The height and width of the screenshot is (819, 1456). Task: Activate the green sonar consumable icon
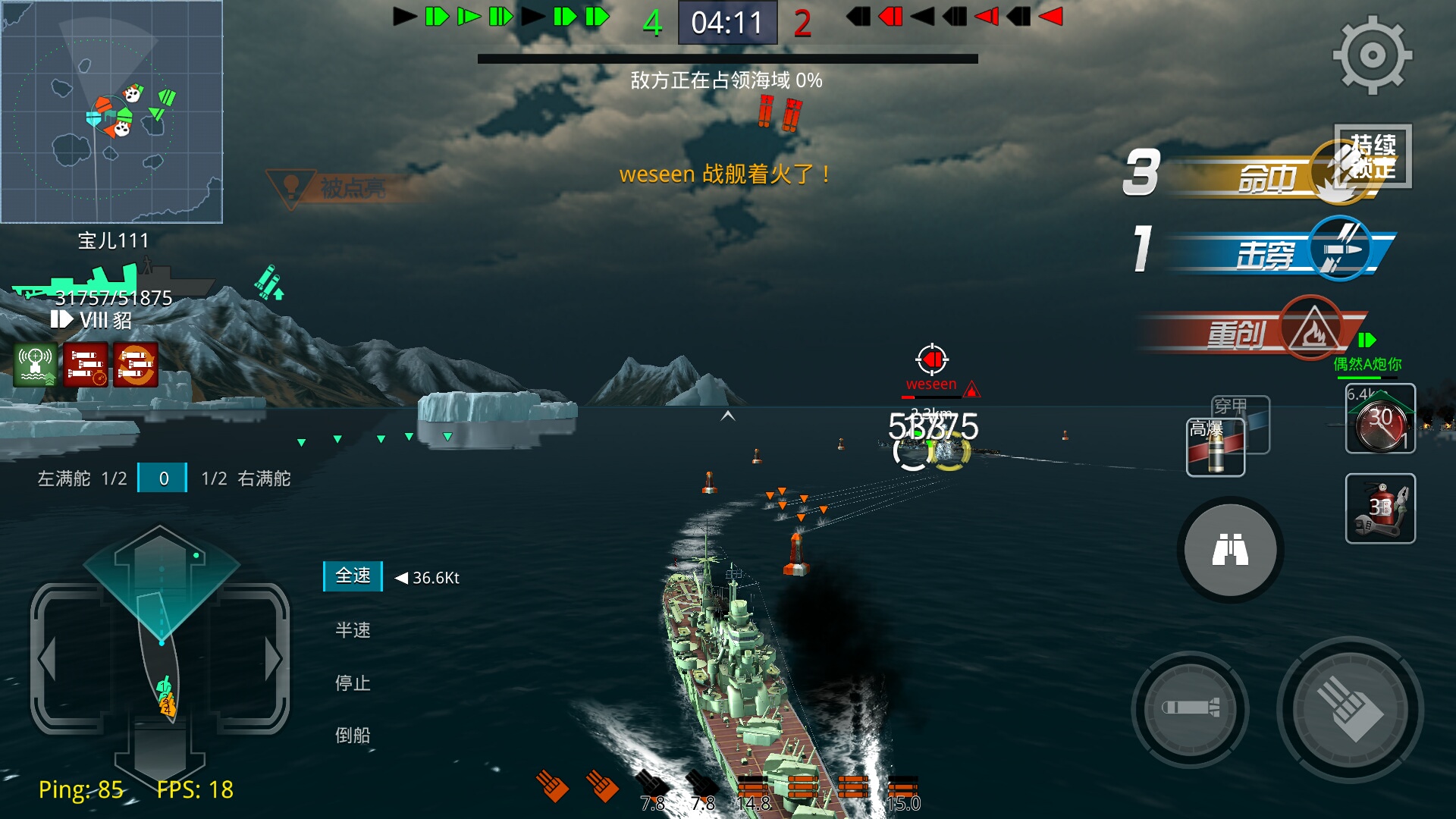pyautogui.click(x=36, y=365)
